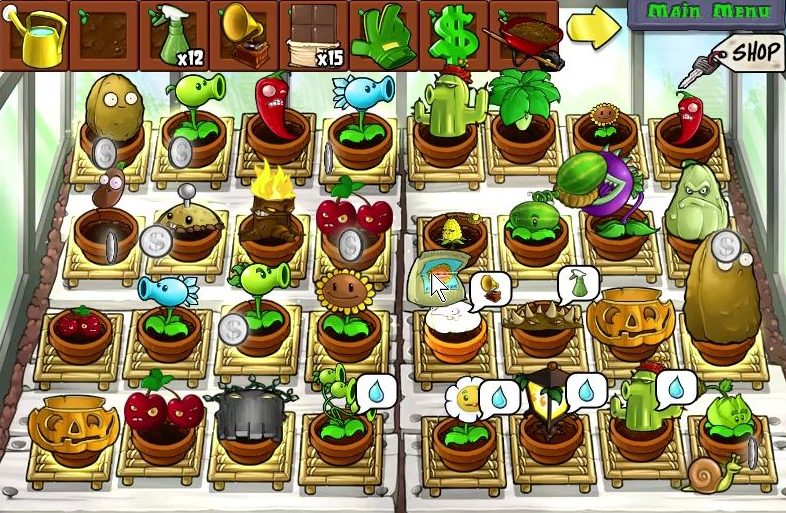This screenshot has height=513, width=786.
Task: Click the yellow next garden arrow
Action: pos(594,29)
